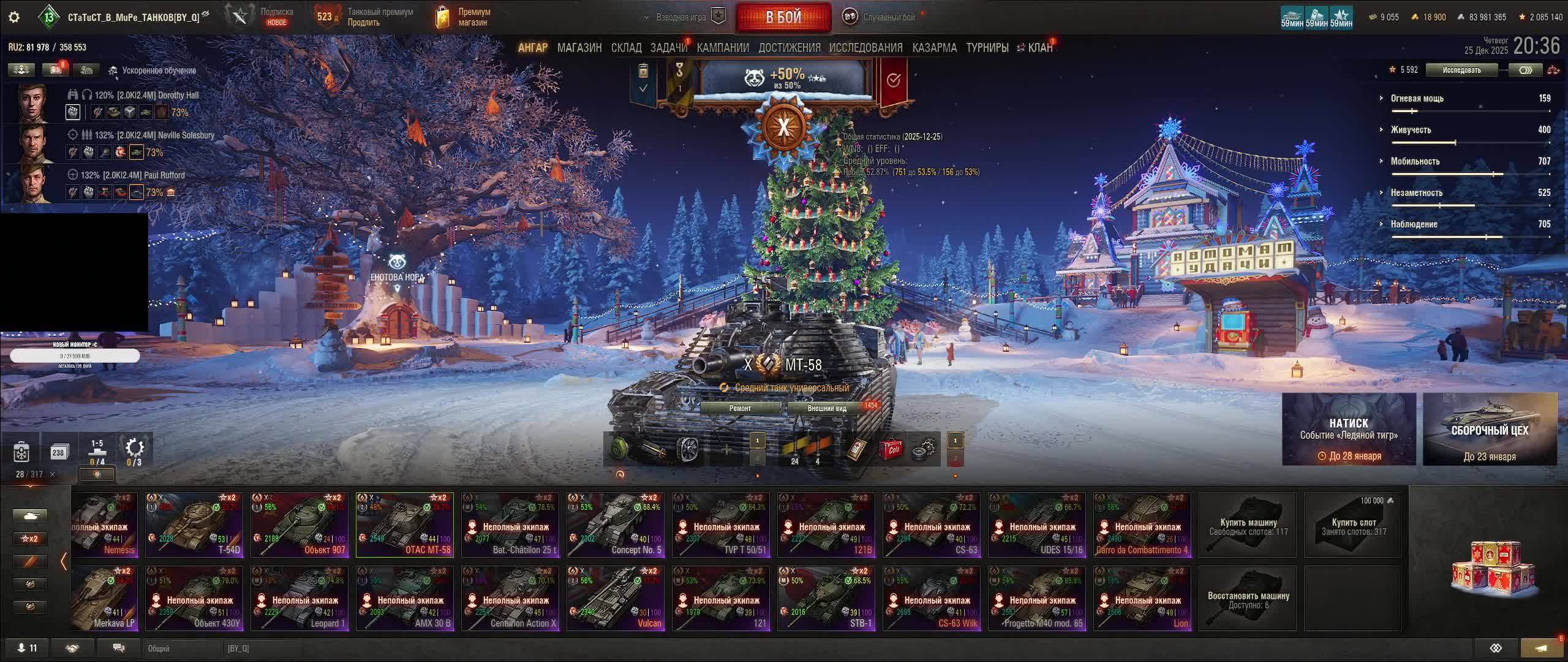Click the Ремонт button
This screenshot has height=662, width=1568.
point(740,408)
